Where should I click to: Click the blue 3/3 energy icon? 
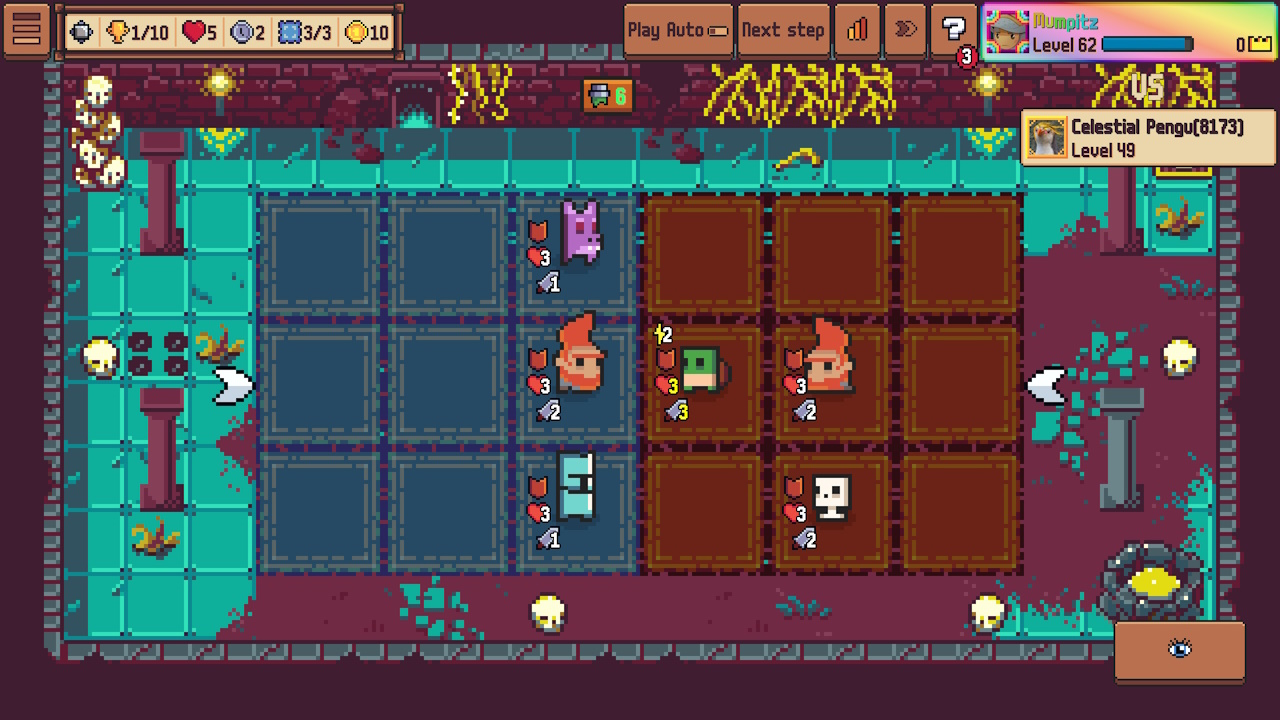[289, 31]
